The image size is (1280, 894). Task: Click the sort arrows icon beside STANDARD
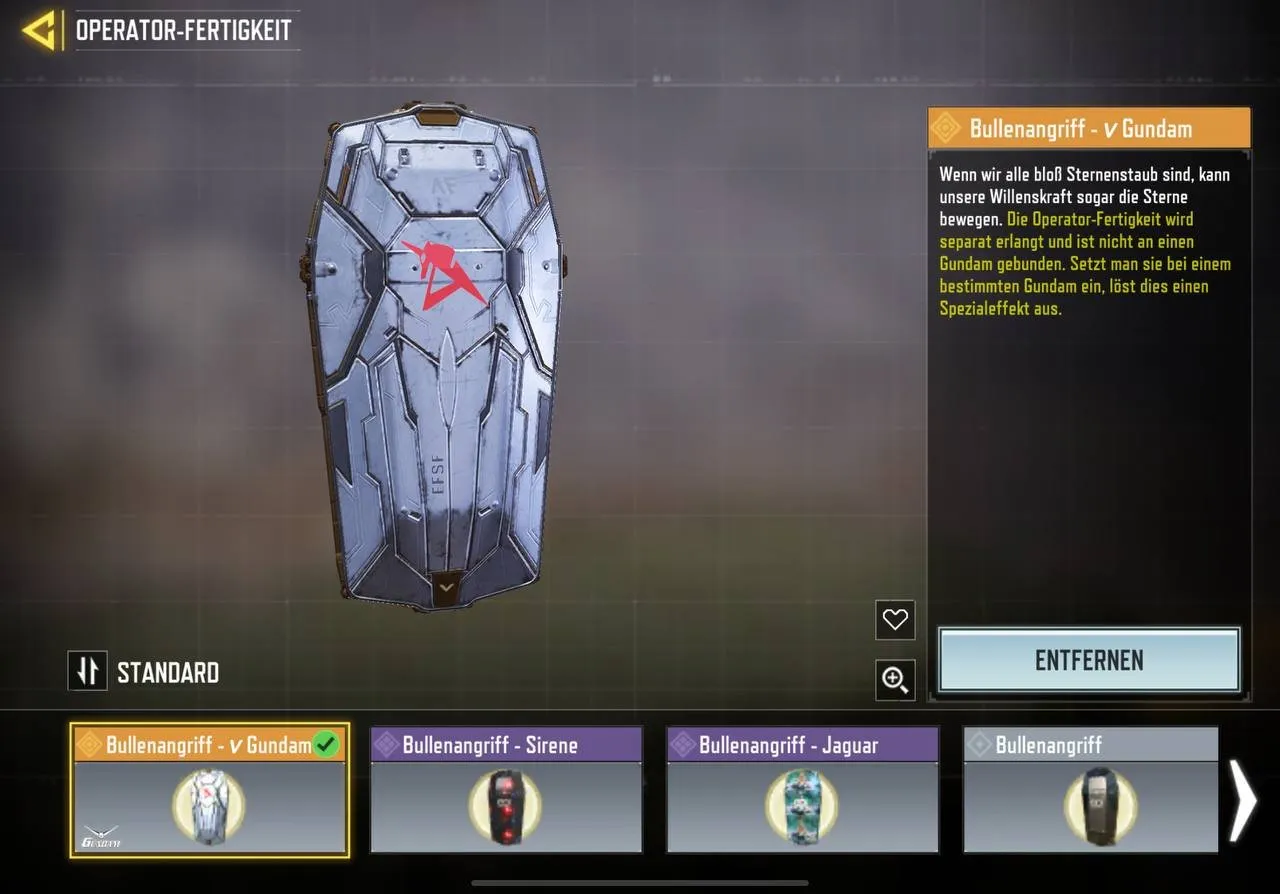[x=87, y=671]
